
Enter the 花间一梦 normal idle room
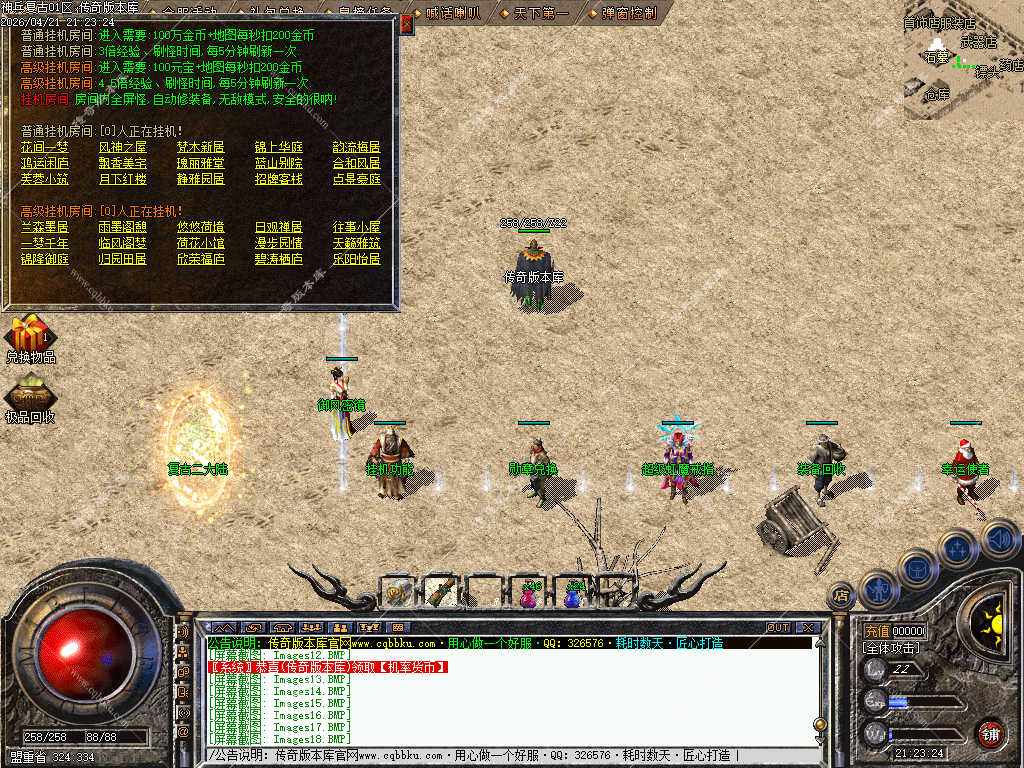pyautogui.click(x=46, y=147)
